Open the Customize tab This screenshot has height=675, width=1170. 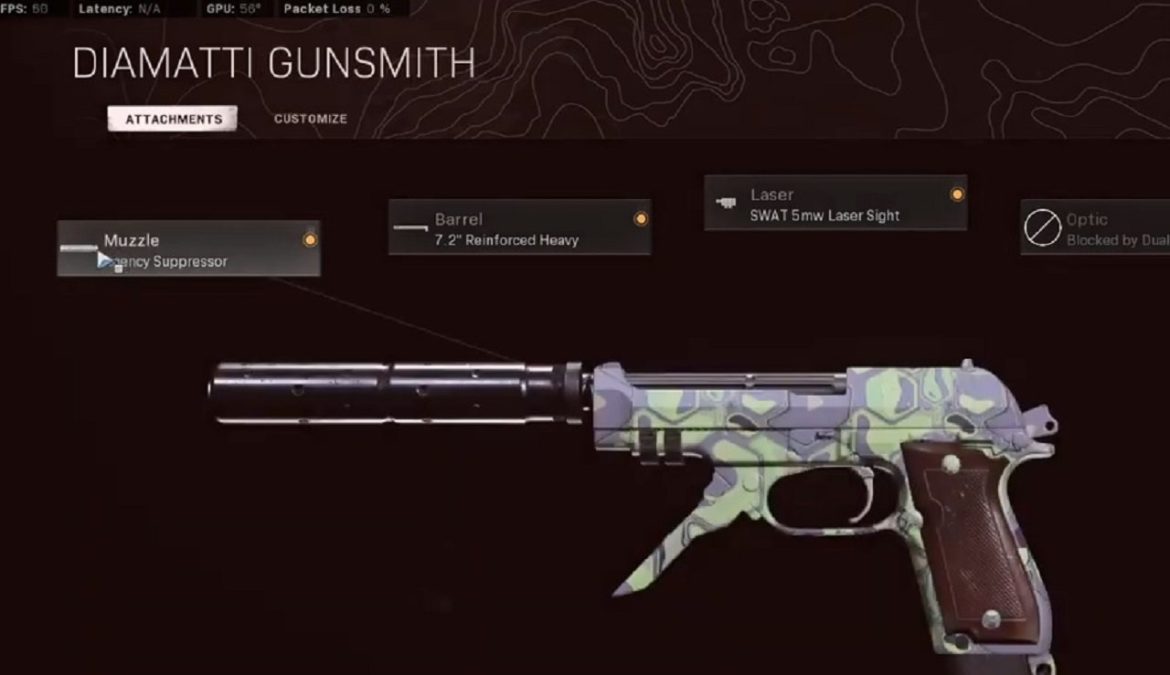[x=310, y=119]
